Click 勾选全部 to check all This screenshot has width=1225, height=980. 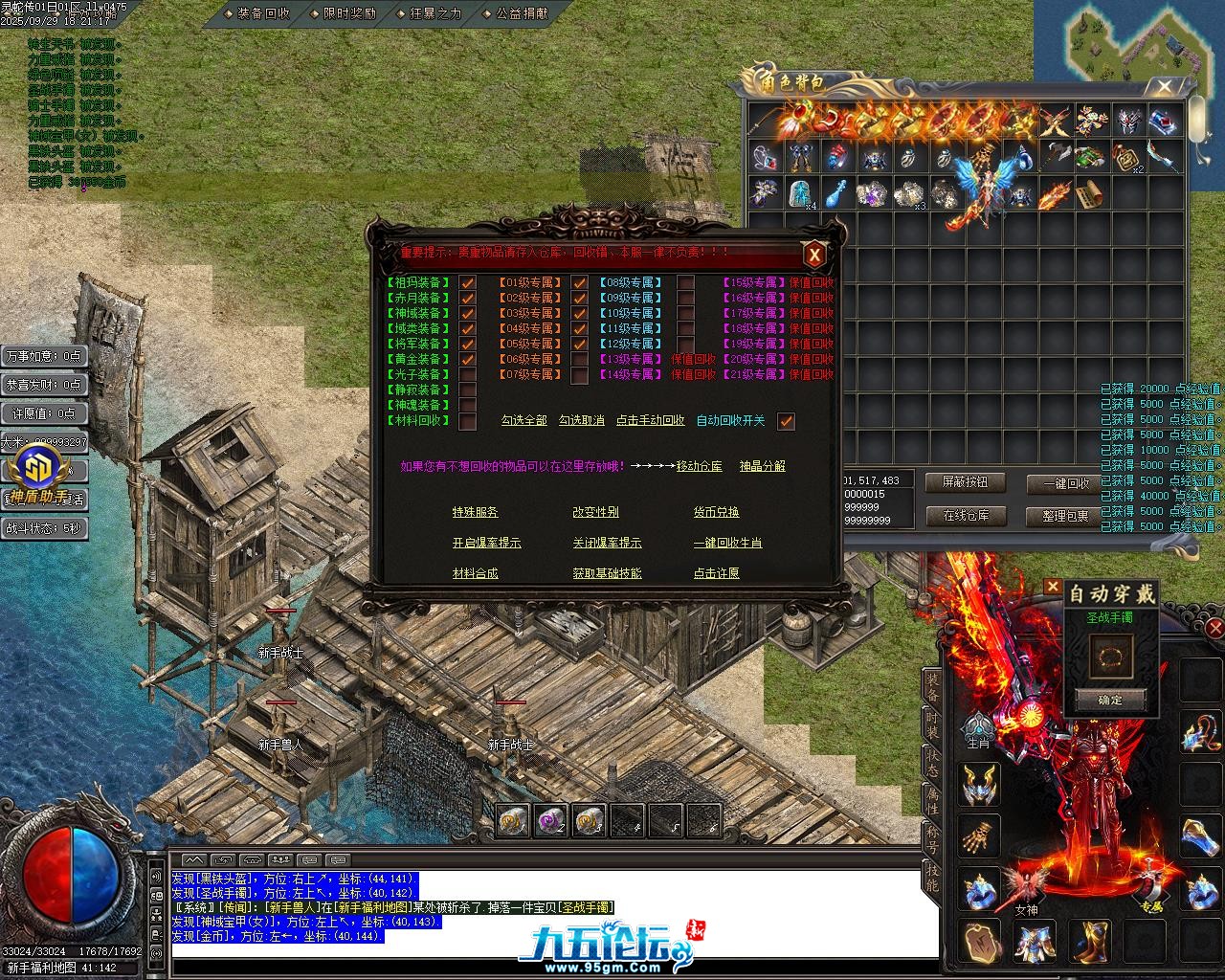click(x=523, y=420)
